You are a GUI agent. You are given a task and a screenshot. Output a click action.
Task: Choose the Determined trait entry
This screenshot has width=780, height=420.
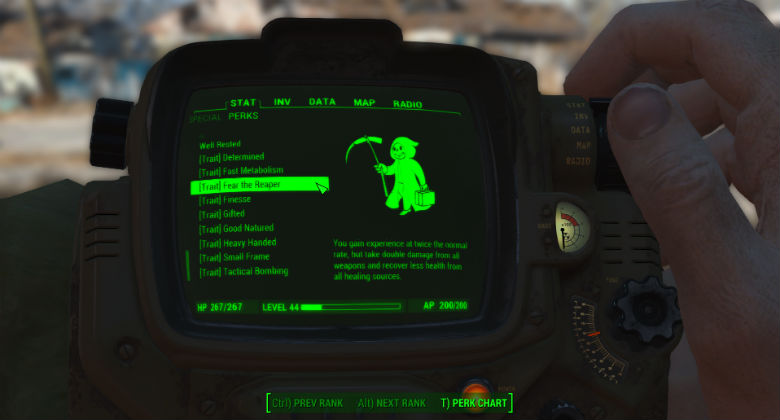coord(231,157)
